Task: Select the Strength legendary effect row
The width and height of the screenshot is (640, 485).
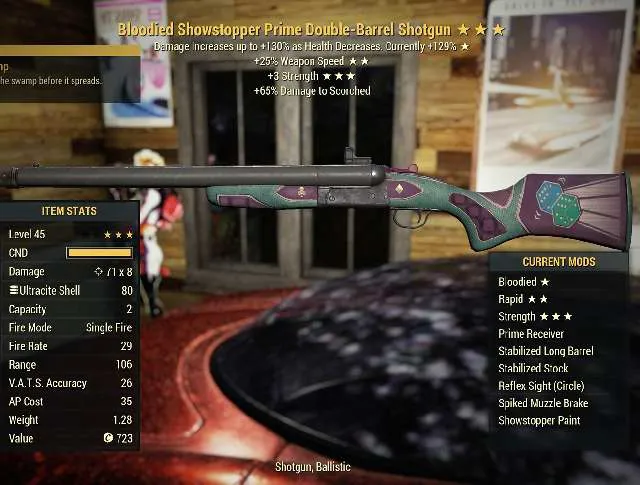Action: pos(535,316)
